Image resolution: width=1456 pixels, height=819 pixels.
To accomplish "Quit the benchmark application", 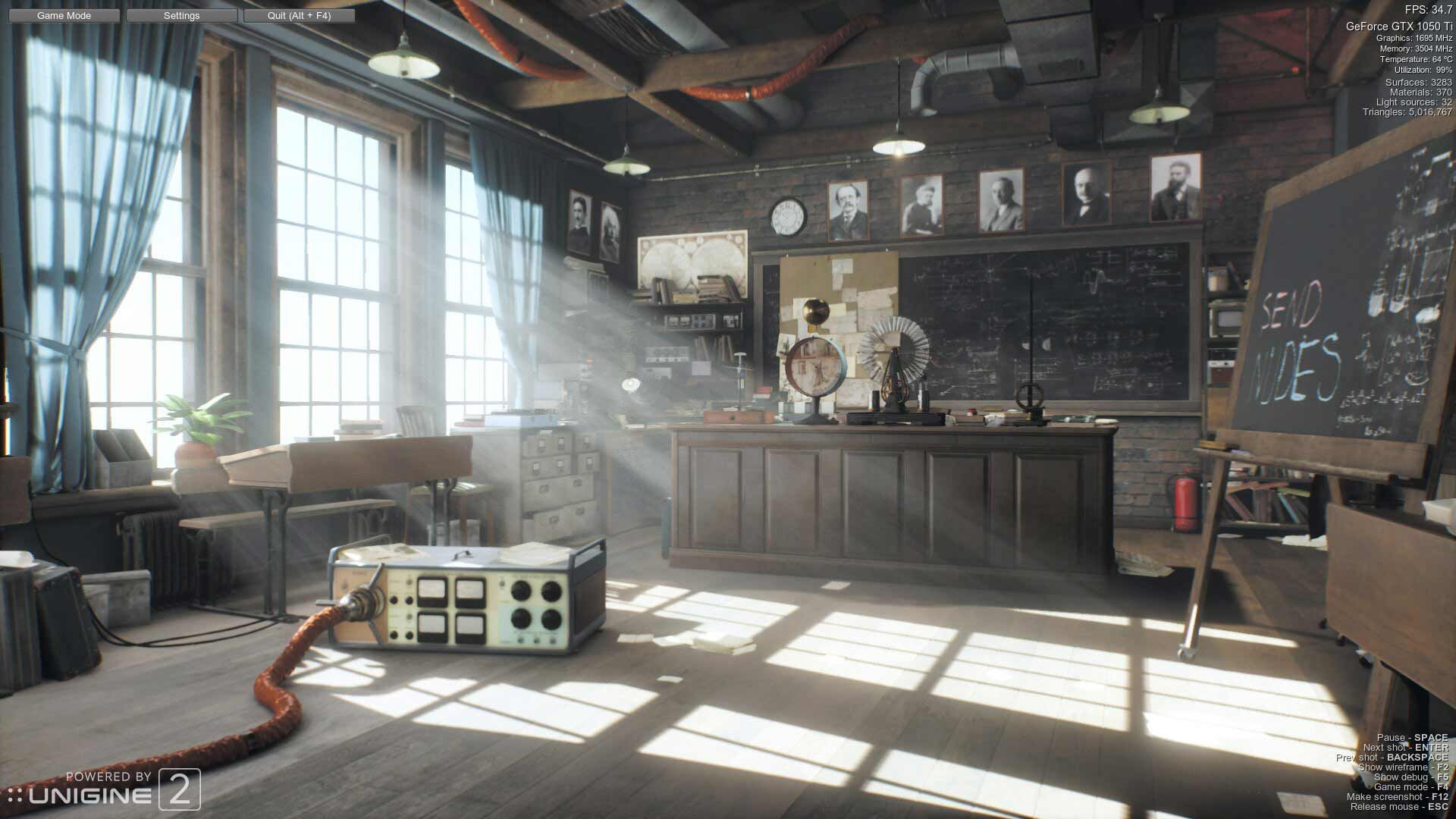I will 299,15.
